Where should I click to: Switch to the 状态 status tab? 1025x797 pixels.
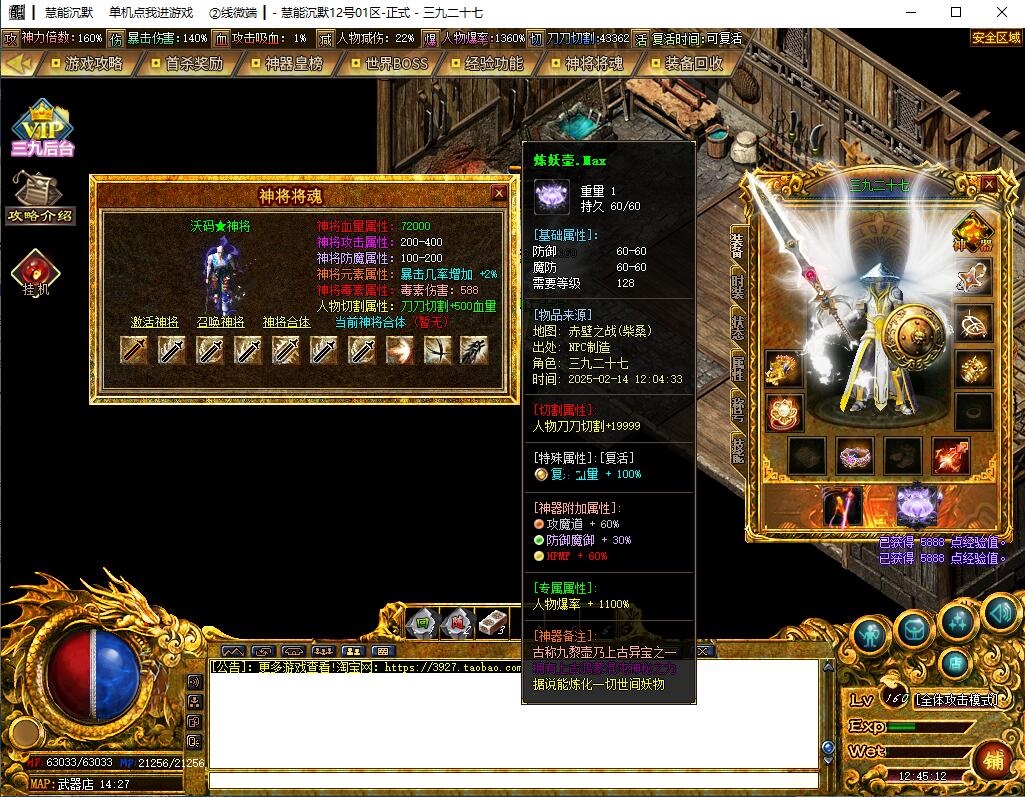pyautogui.click(x=737, y=328)
